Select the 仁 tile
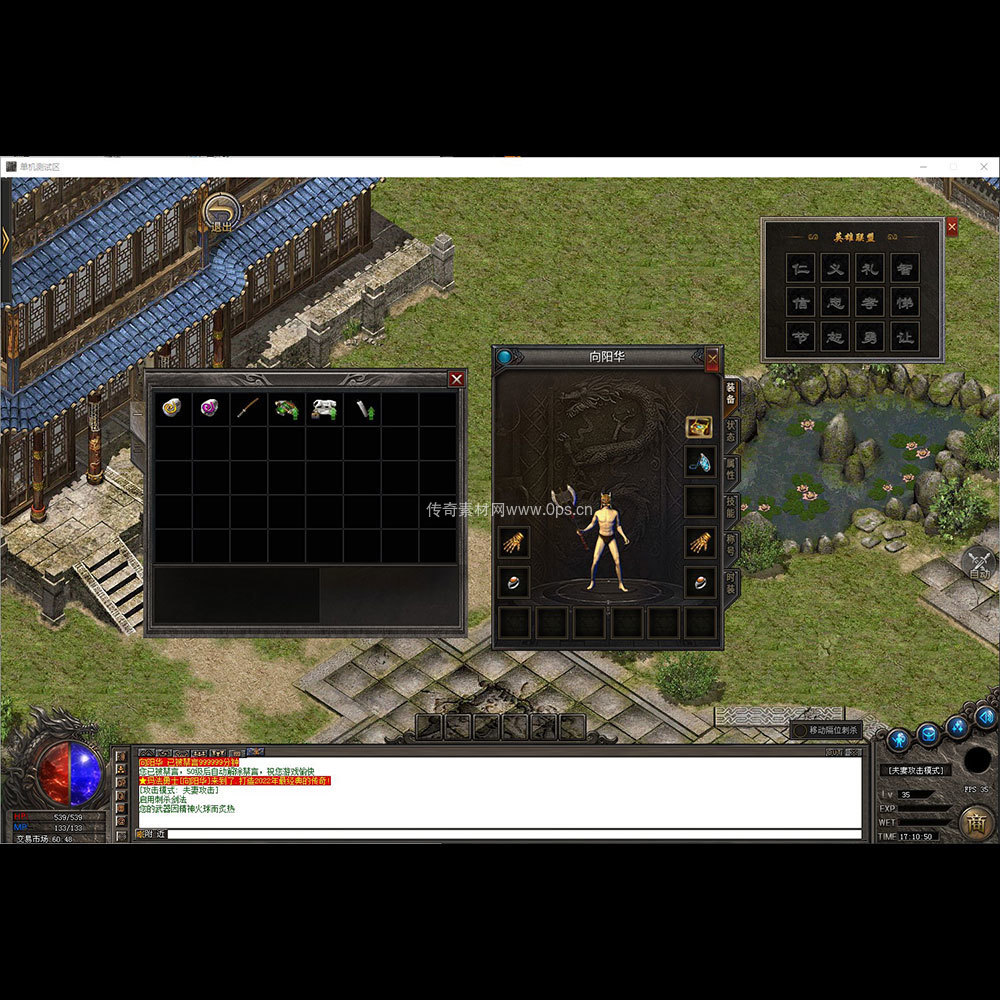Viewport: 1000px width, 1000px height. (x=800, y=268)
